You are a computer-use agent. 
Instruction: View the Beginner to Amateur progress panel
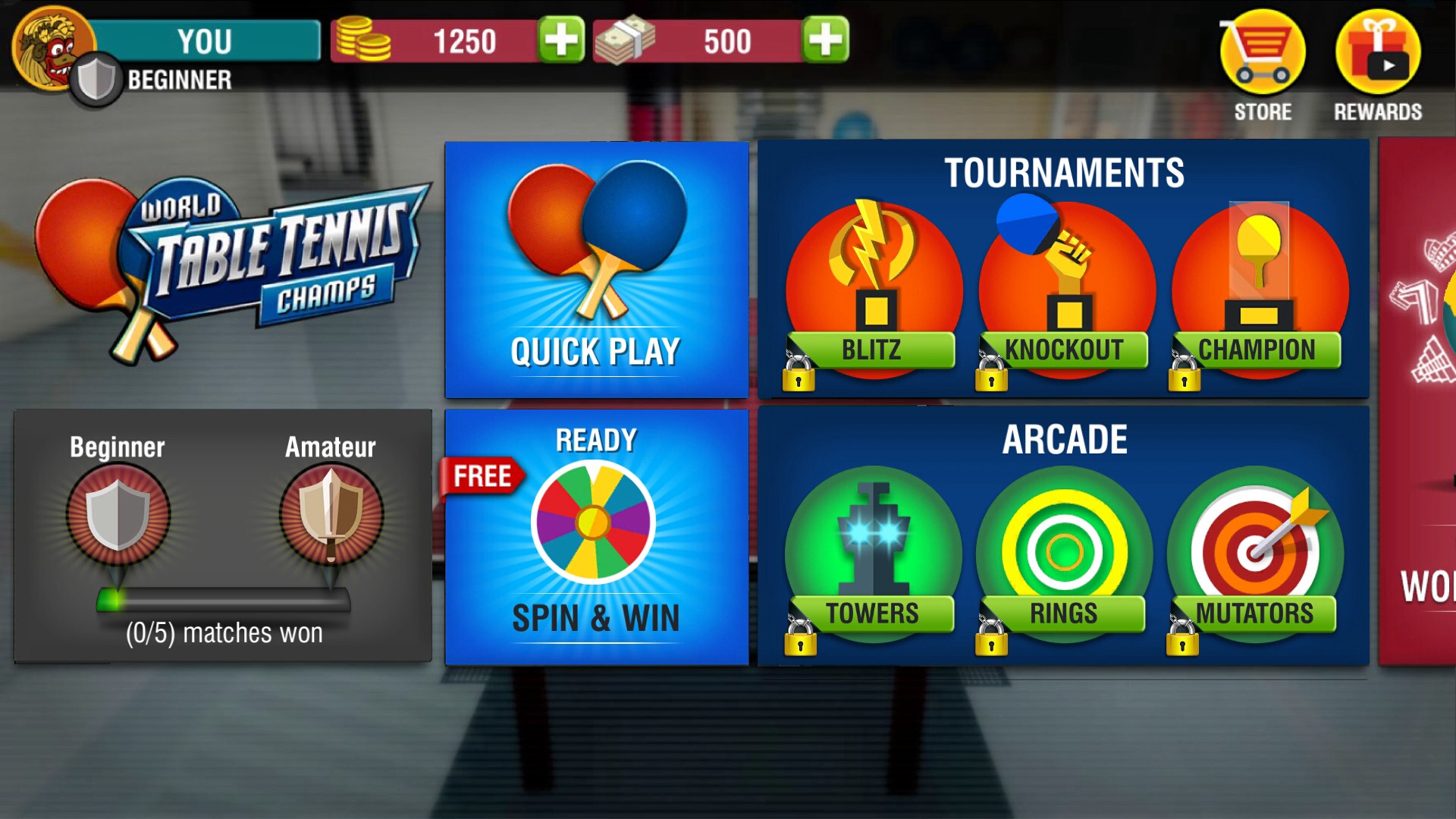point(223,535)
